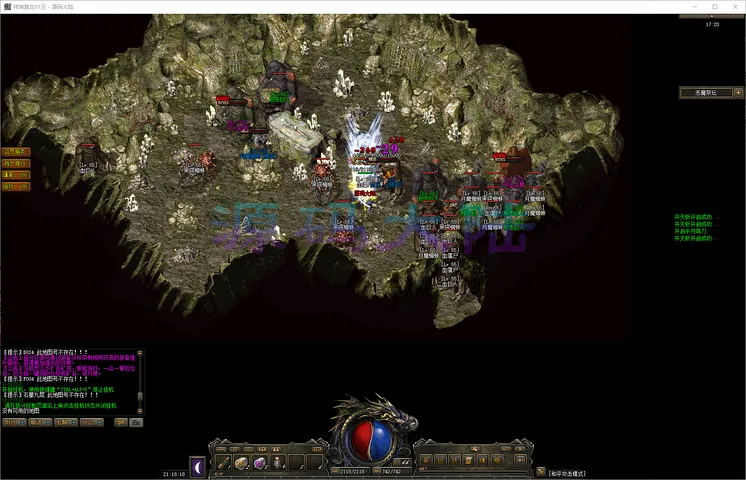This screenshot has height=480, width=746.
Task: Select the purple orb hotbar item
Action: (x=259, y=463)
